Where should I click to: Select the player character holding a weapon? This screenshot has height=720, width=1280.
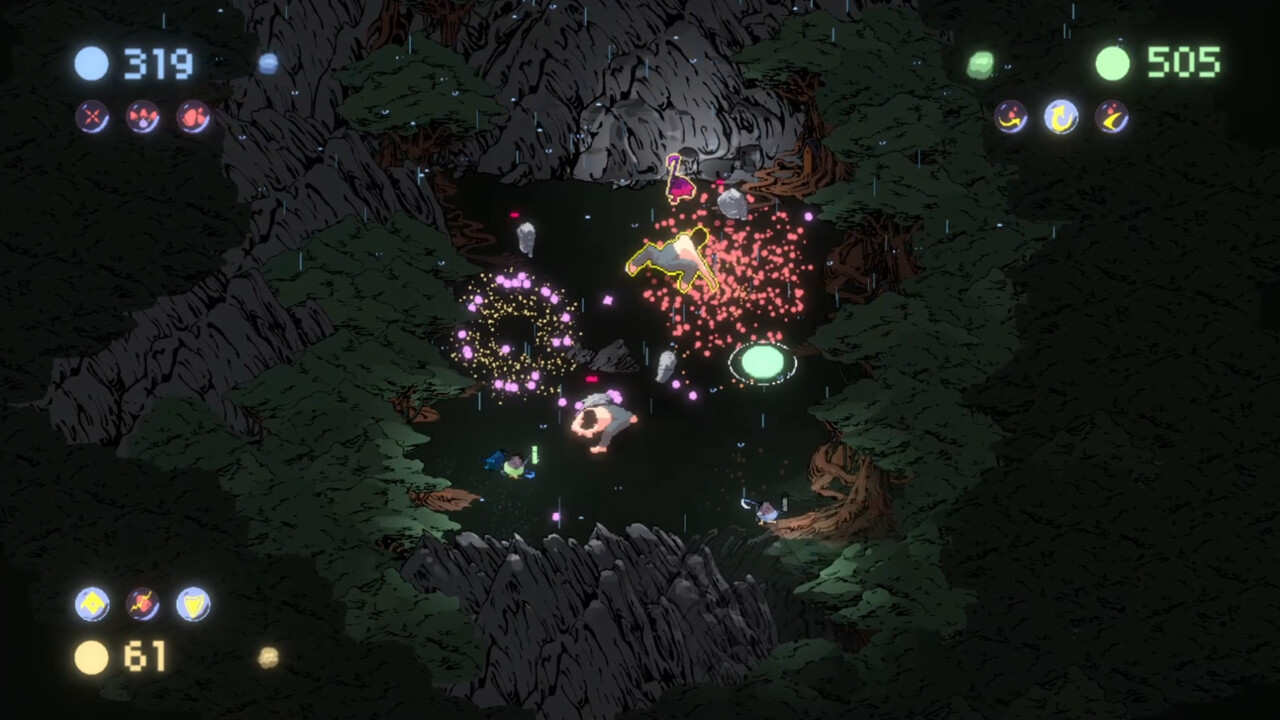pyautogui.click(x=515, y=465)
